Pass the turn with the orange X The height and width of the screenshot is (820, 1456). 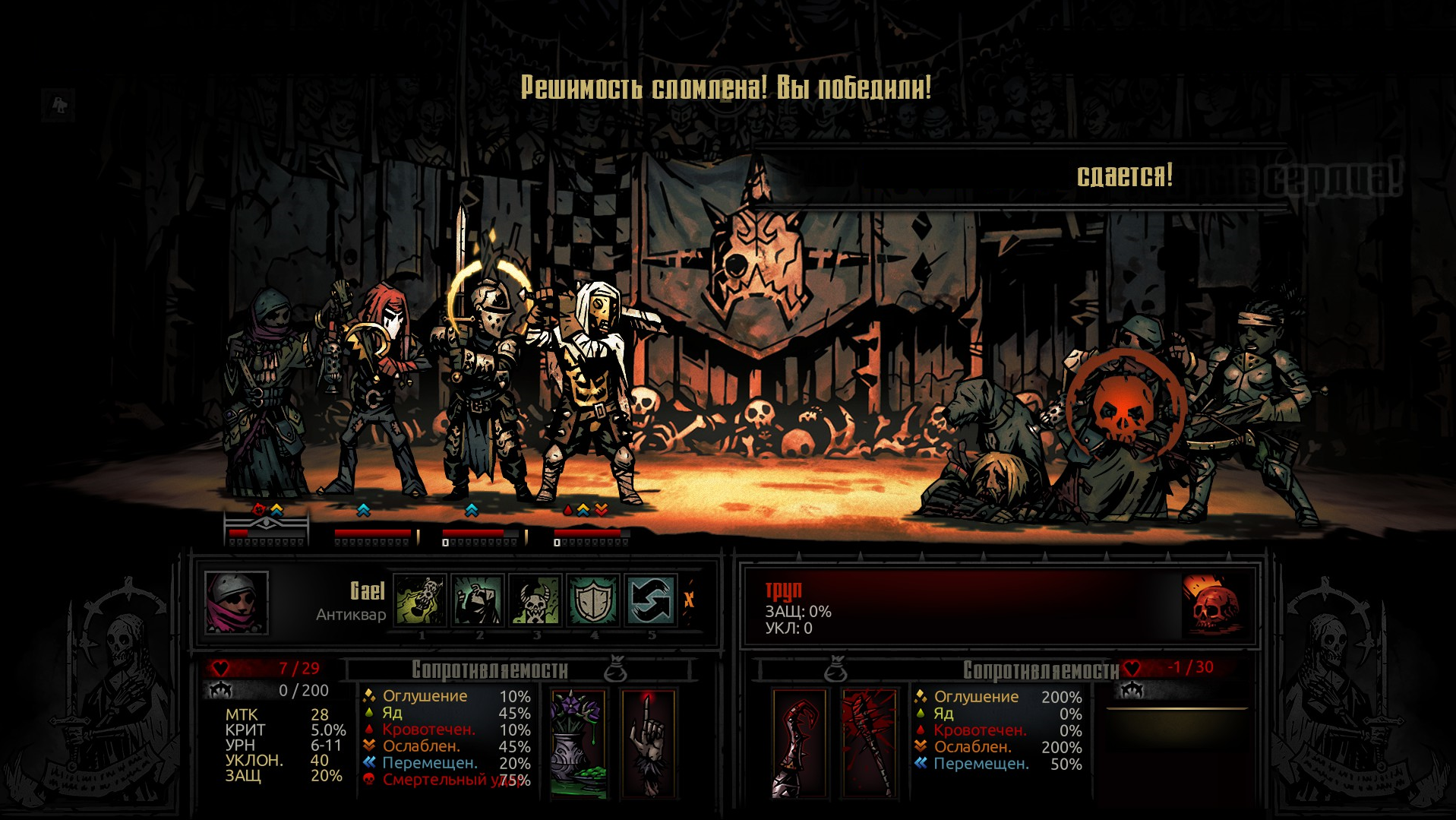[x=689, y=600]
